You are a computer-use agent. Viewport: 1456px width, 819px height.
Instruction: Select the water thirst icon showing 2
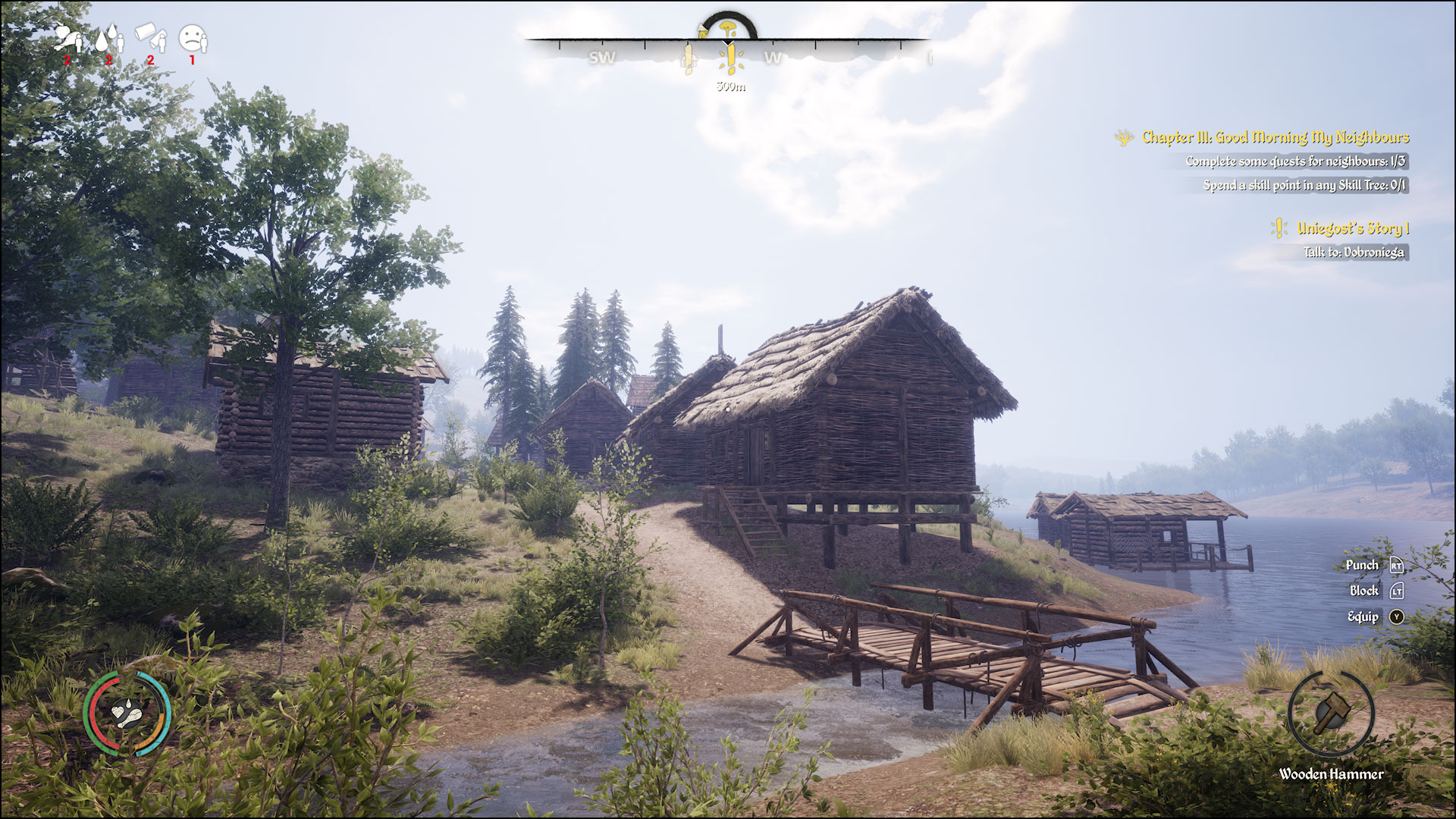108,38
